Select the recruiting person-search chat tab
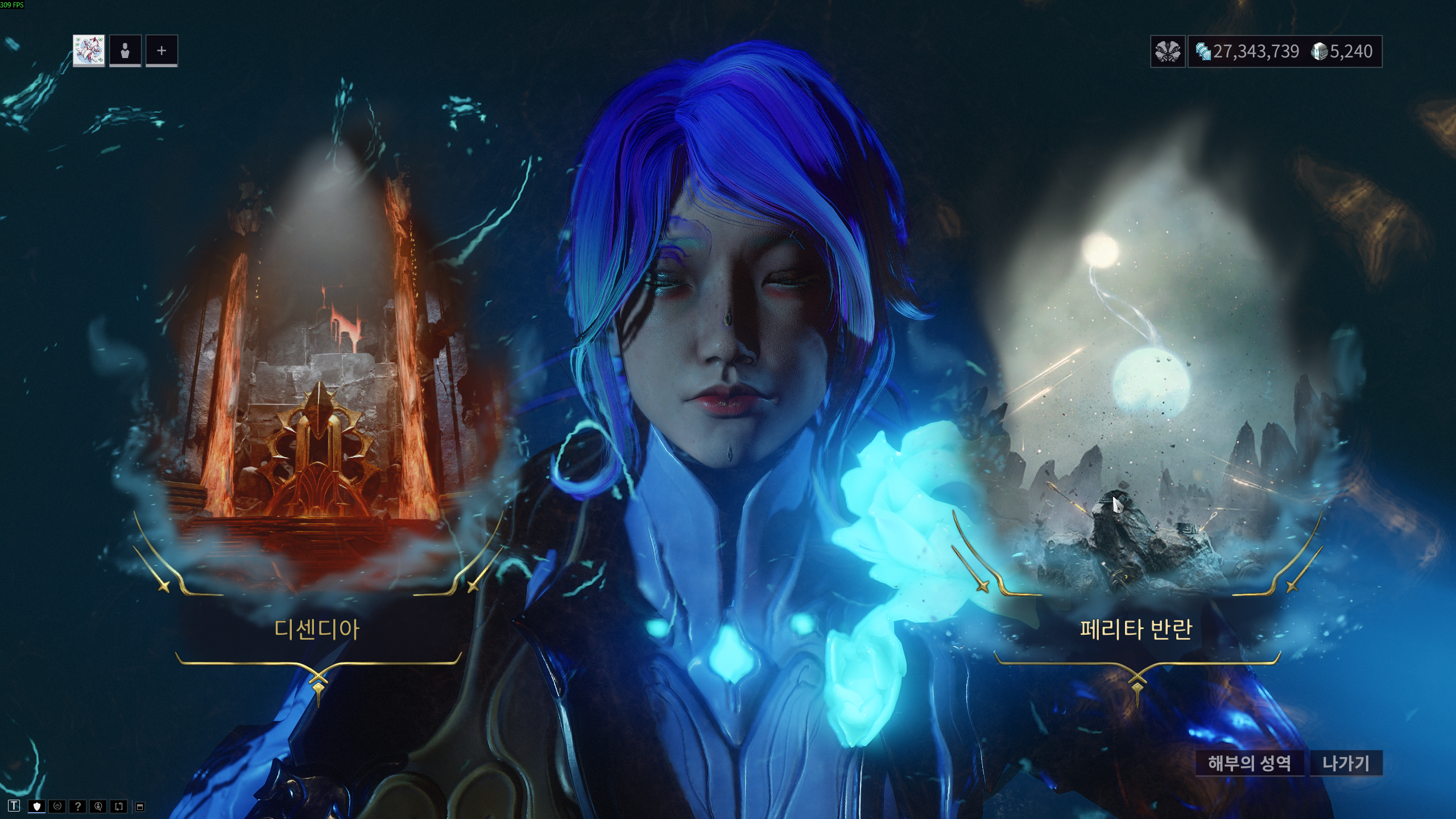The height and width of the screenshot is (819, 1456). (98, 806)
